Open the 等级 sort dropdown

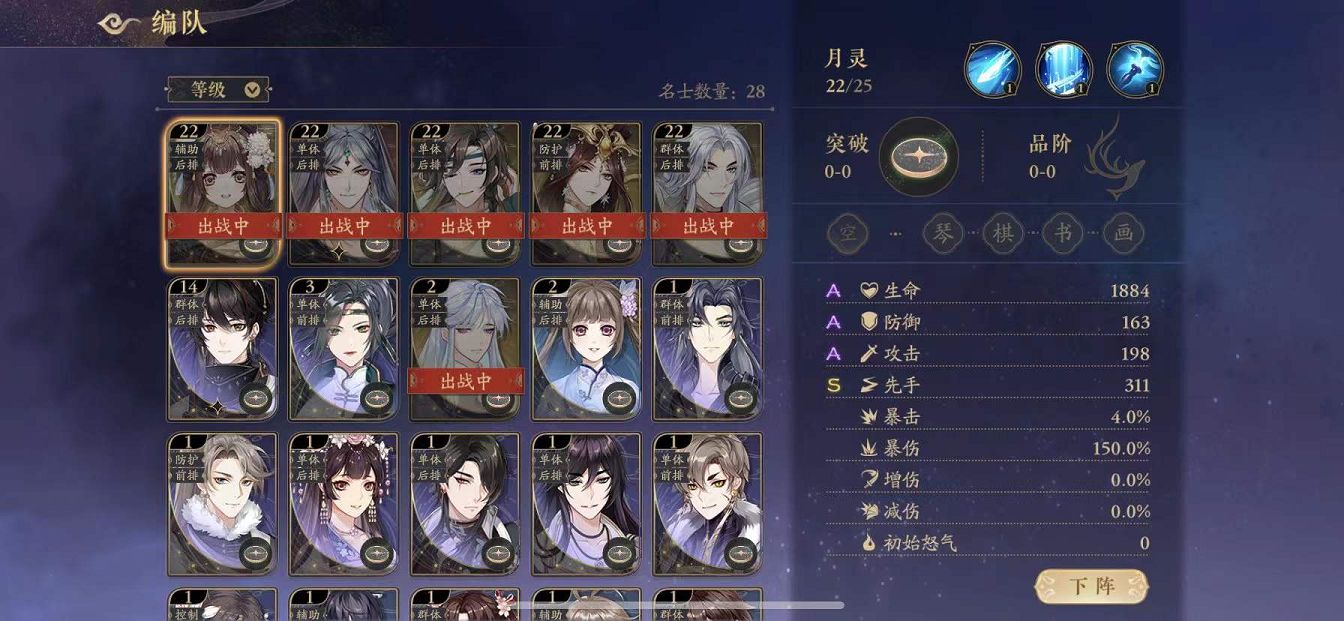[218, 90]
